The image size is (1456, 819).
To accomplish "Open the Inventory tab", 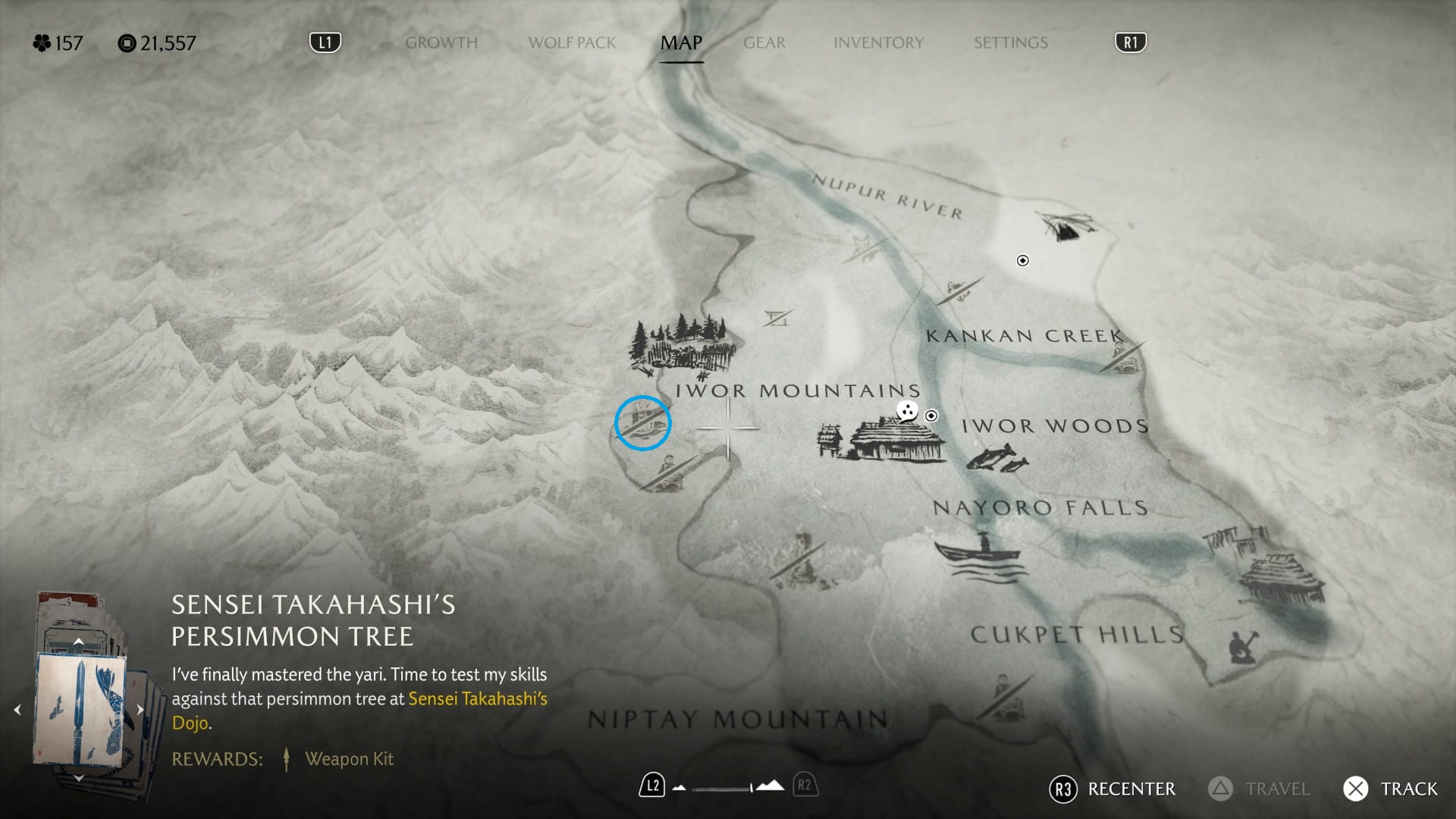I will point(878,43).
